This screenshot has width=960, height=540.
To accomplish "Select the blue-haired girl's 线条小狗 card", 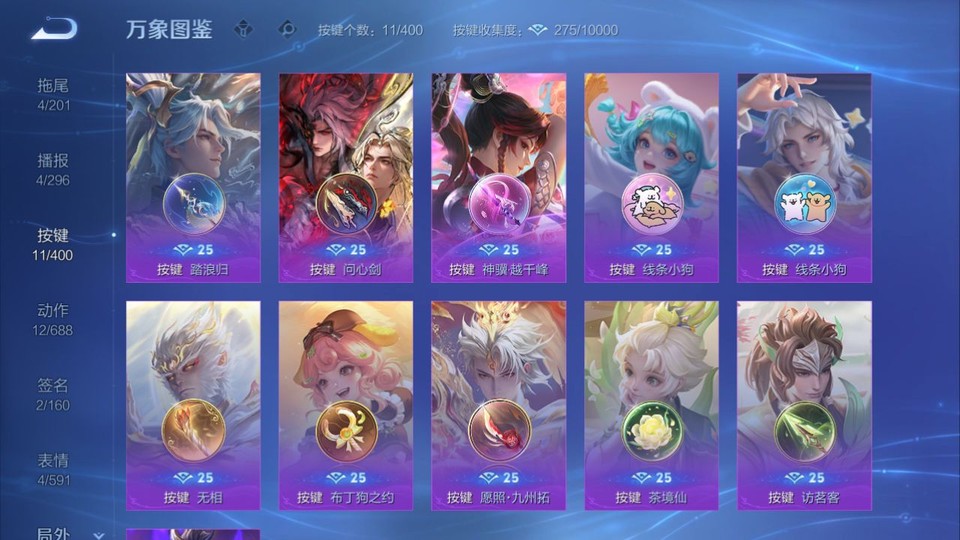I will (651, 178).
